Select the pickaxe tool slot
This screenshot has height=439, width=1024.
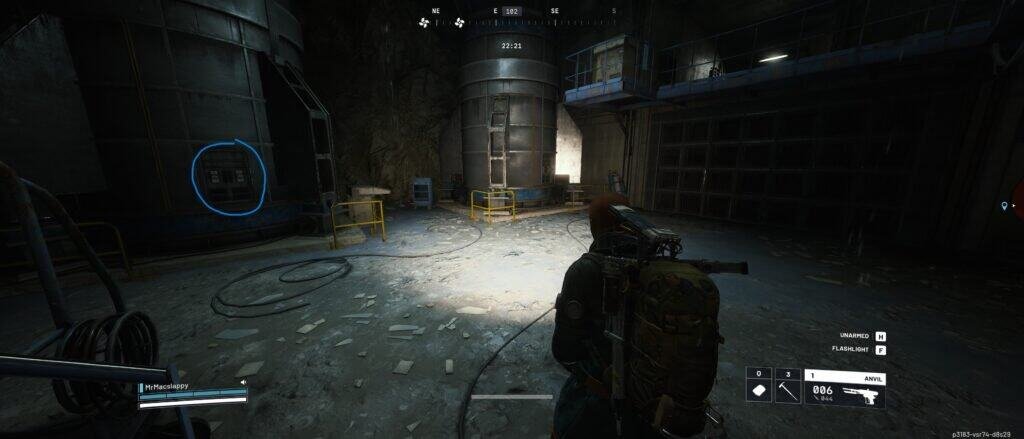(787, 386)
